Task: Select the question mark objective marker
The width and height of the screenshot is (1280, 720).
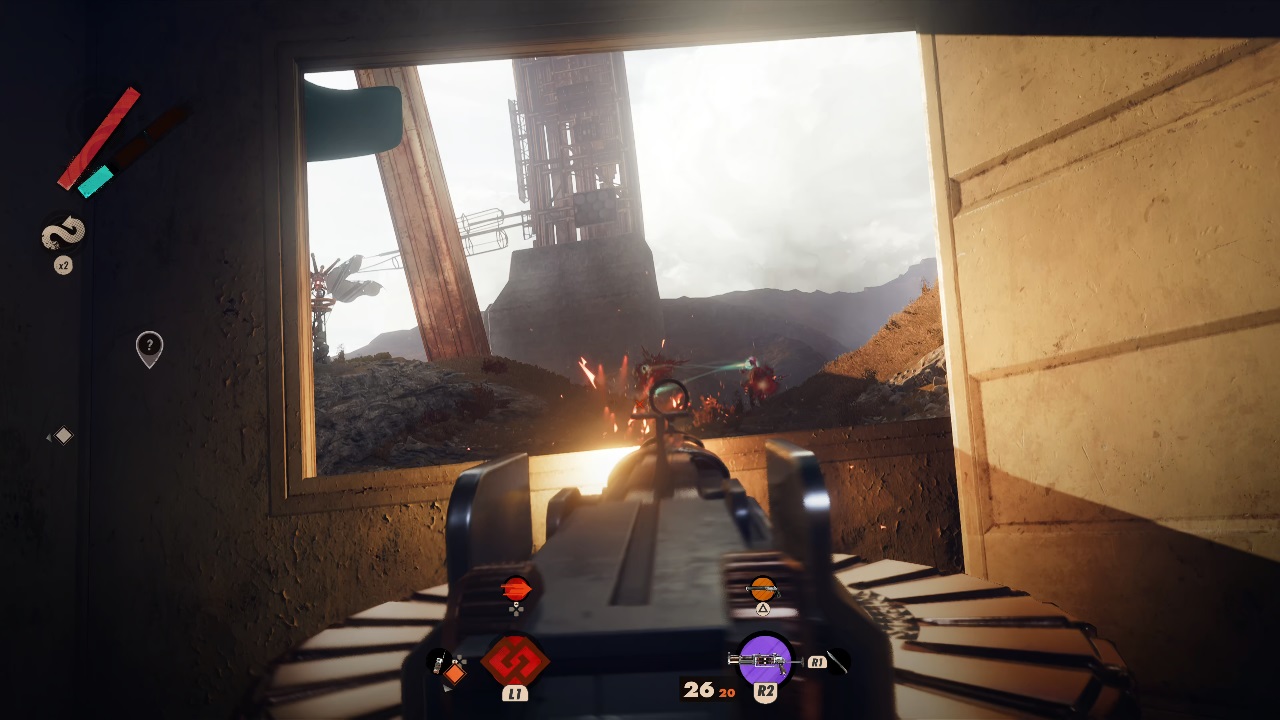Action: (x=149, y=347)
